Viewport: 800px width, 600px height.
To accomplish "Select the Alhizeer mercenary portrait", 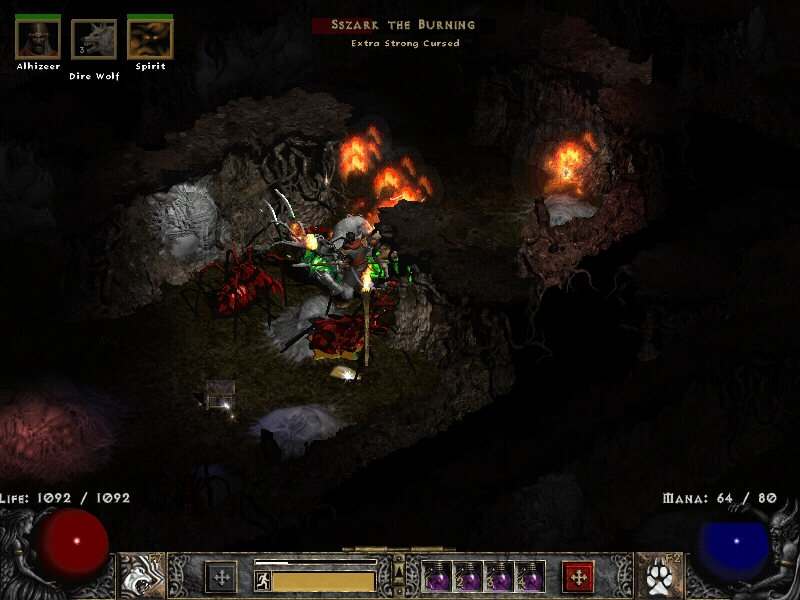I will 38,40.
